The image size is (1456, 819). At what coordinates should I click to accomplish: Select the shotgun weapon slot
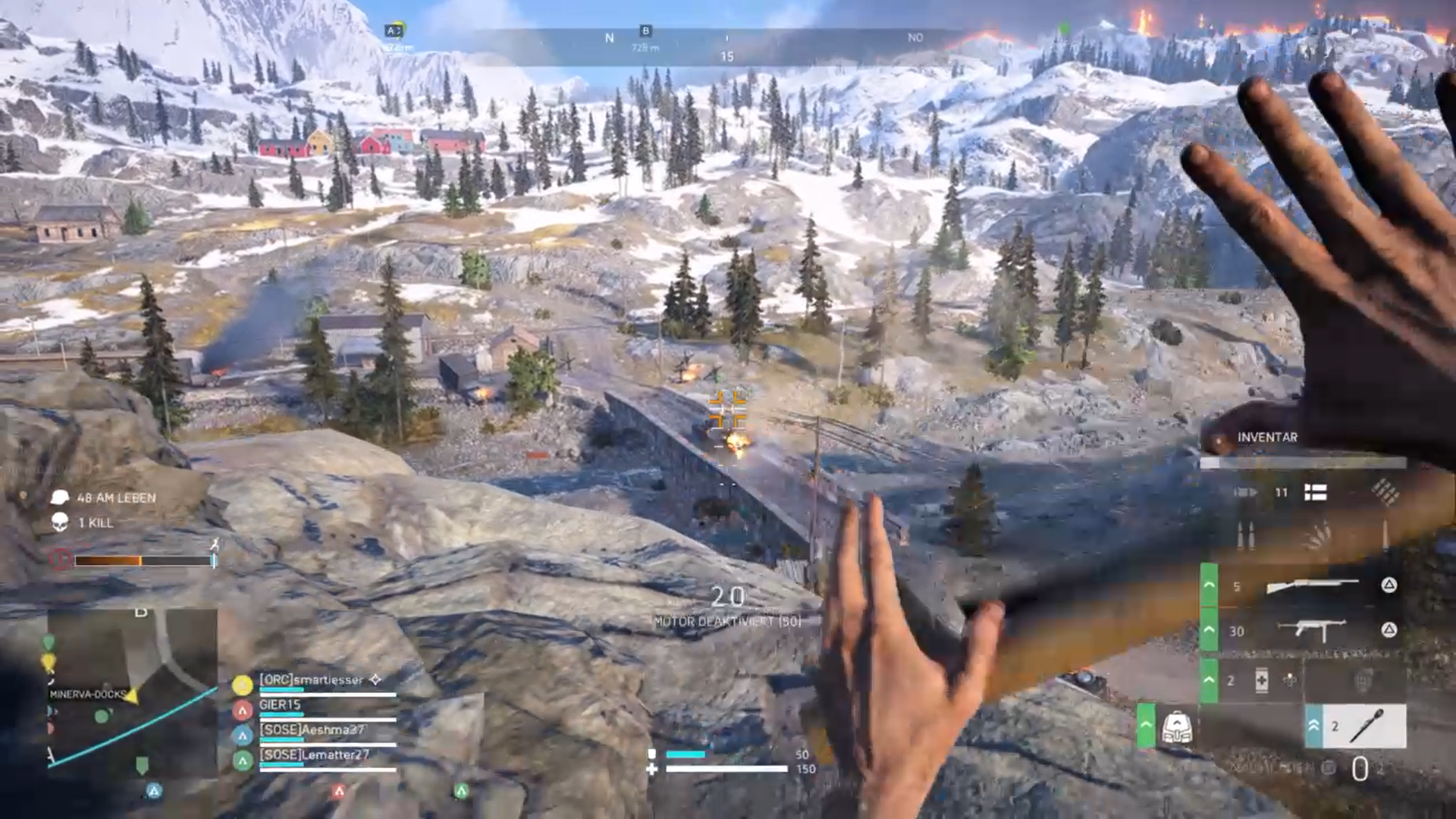tap(1312, 585)
